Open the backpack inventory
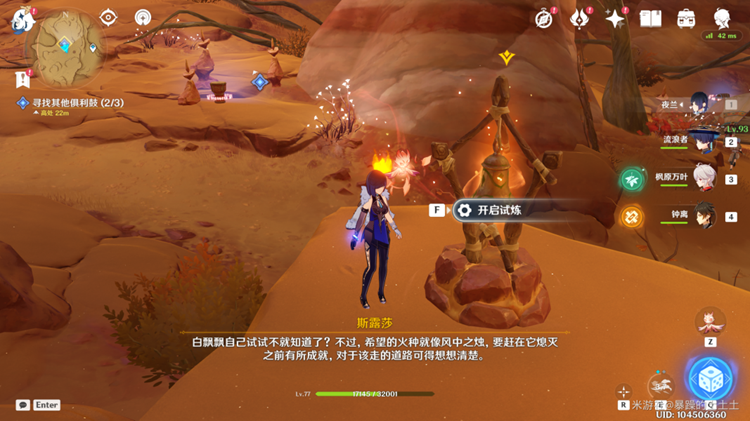The height and width of the screenshot is (421, 750). [686, 19]
